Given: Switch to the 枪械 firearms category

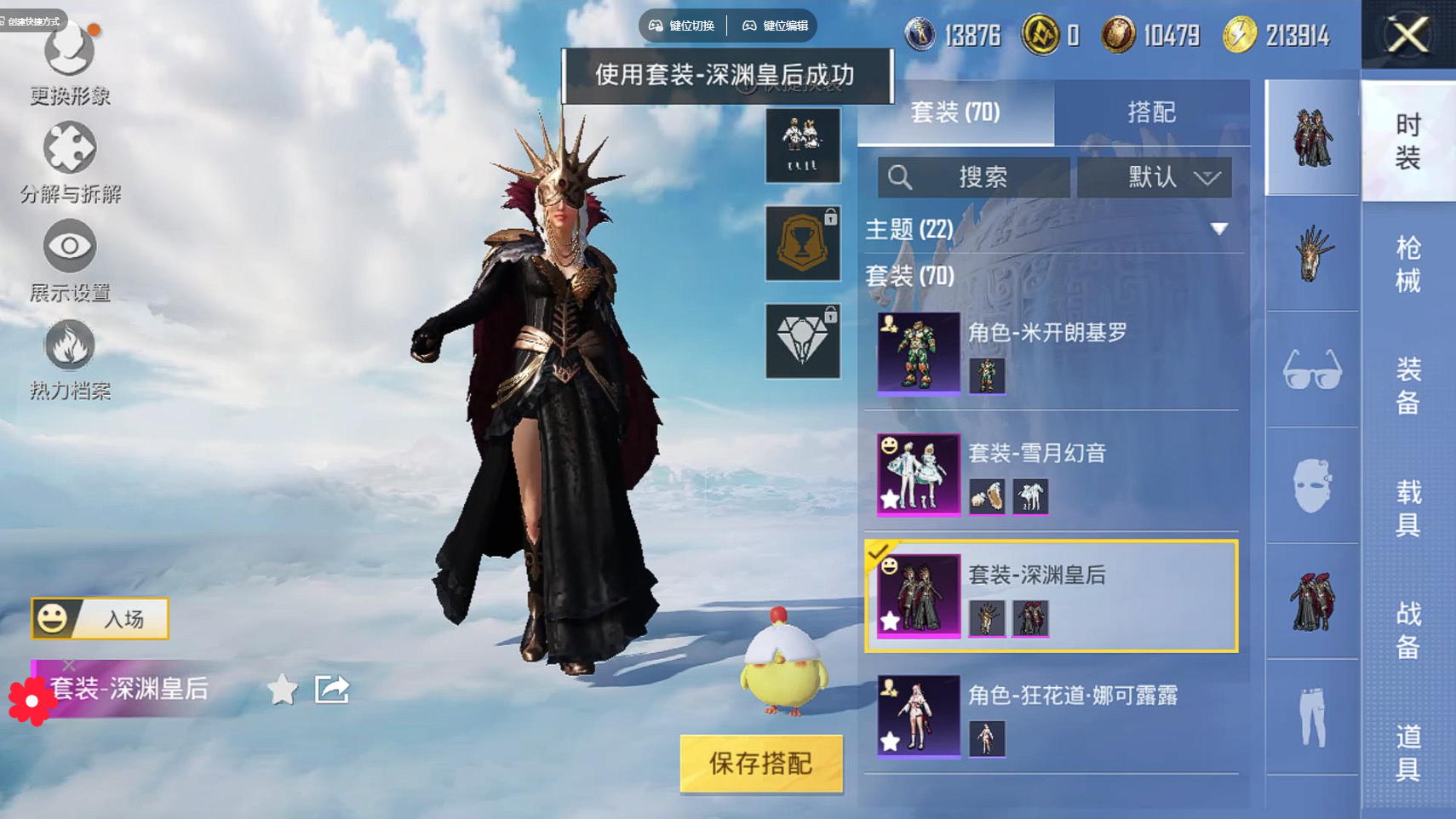Looking at the screenshot, I should pos(1408,264).
